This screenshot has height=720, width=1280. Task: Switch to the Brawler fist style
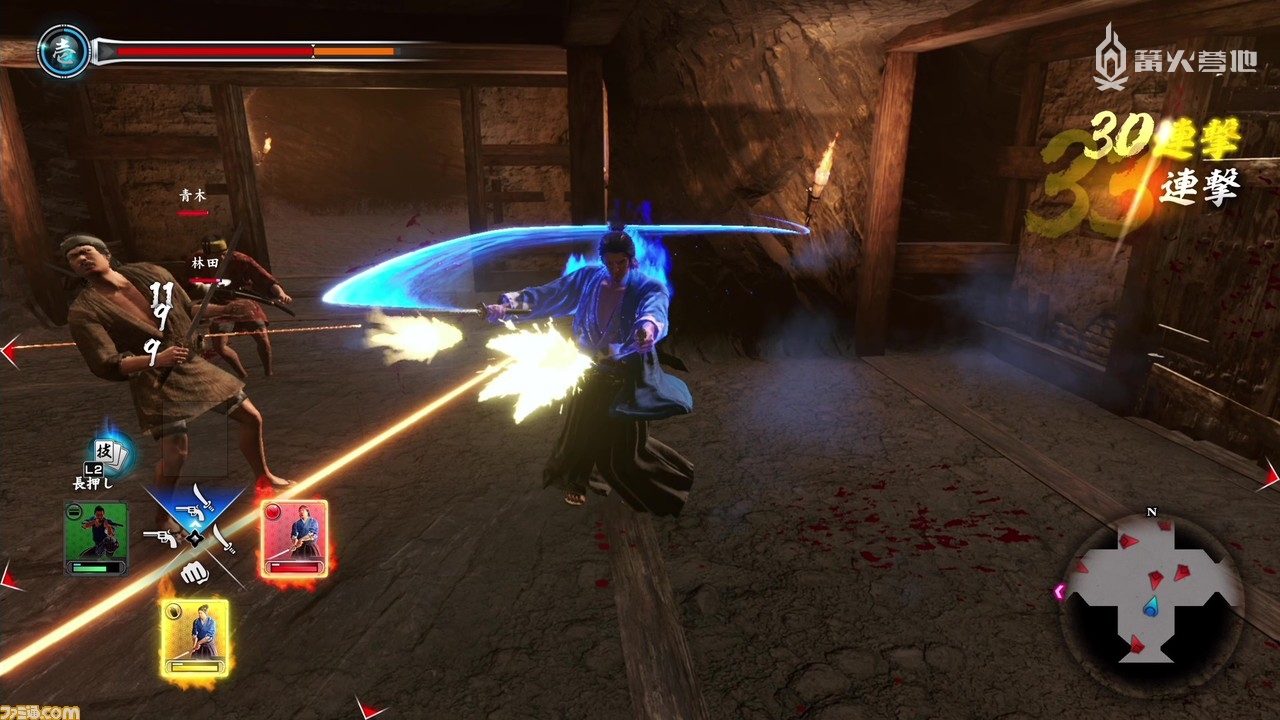(193, 575)
